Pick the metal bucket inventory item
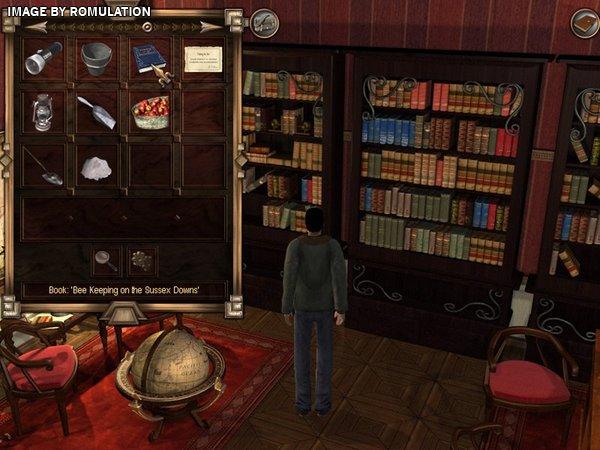Image resolution: width=600 pixels, height=450 pixels. (x=97, y=58)
